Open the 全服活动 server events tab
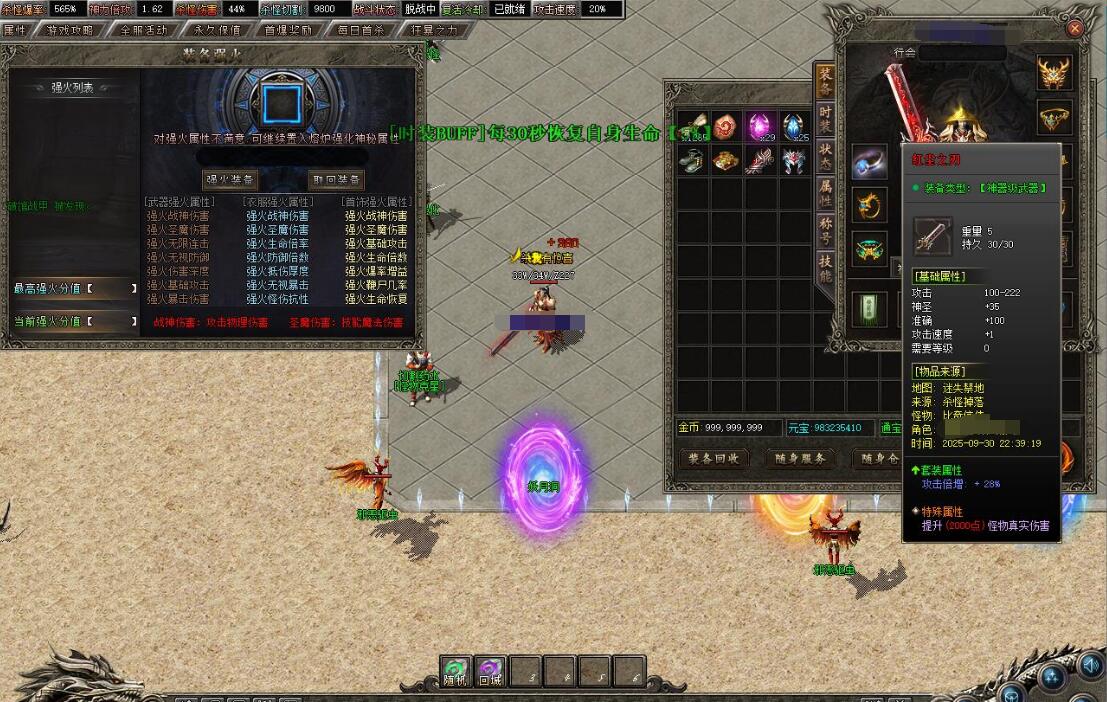The image size is (1107, 702). coord(143,30)
